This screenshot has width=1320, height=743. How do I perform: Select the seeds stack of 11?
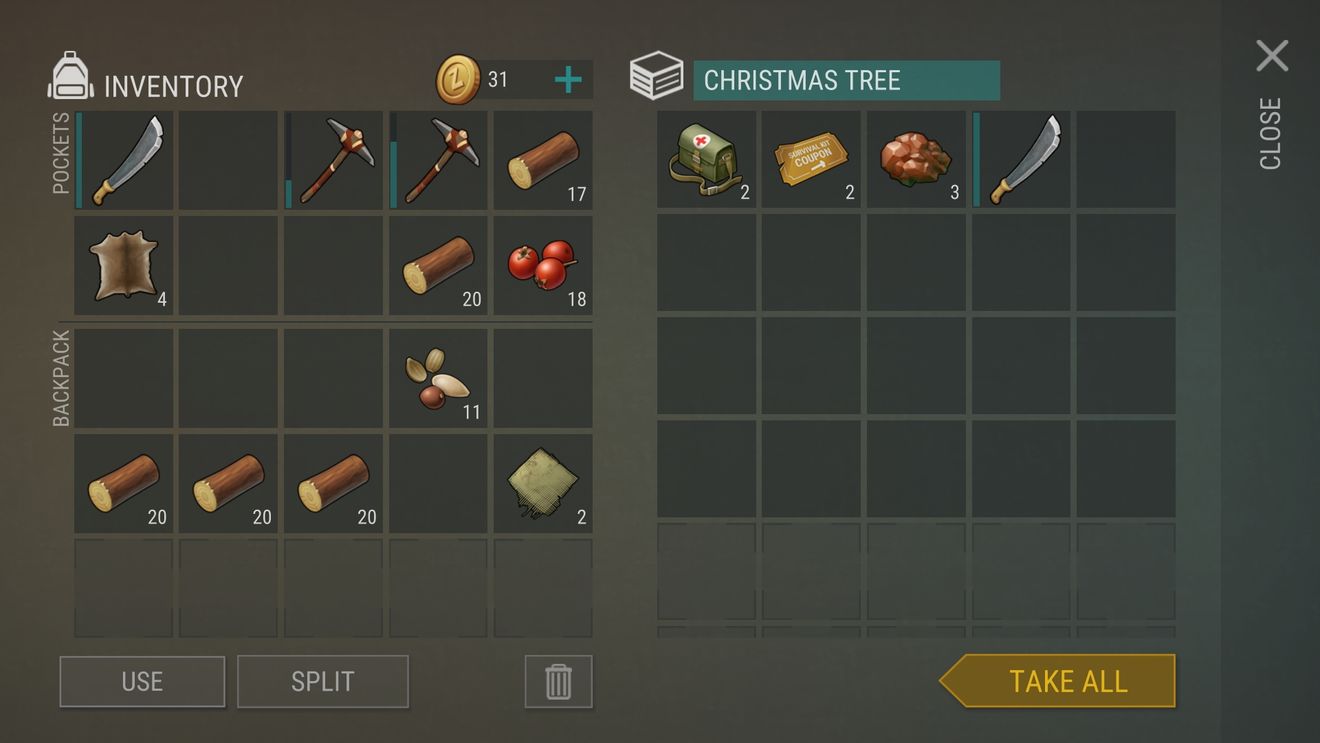(x=438, y=378)
